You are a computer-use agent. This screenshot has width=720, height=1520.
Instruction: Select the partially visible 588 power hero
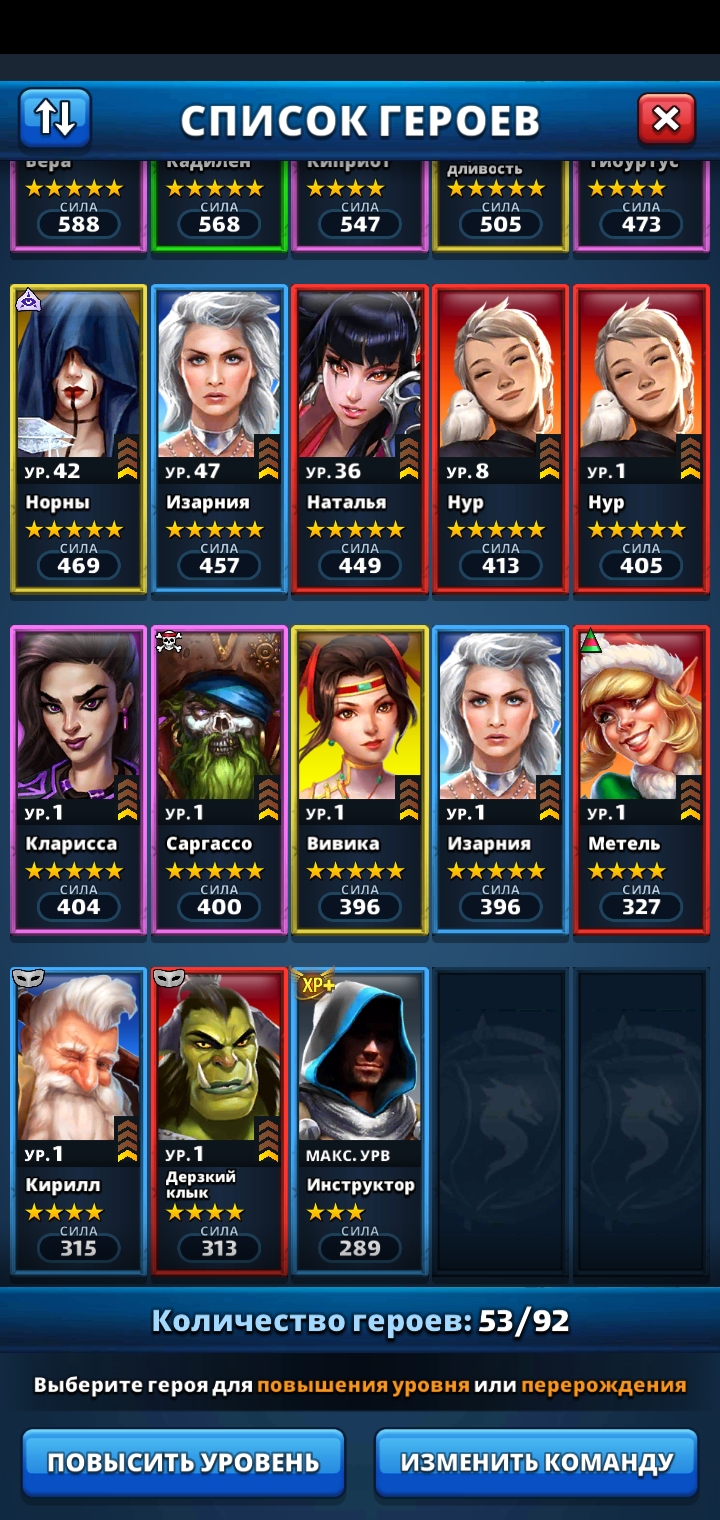tap(79, 205)
